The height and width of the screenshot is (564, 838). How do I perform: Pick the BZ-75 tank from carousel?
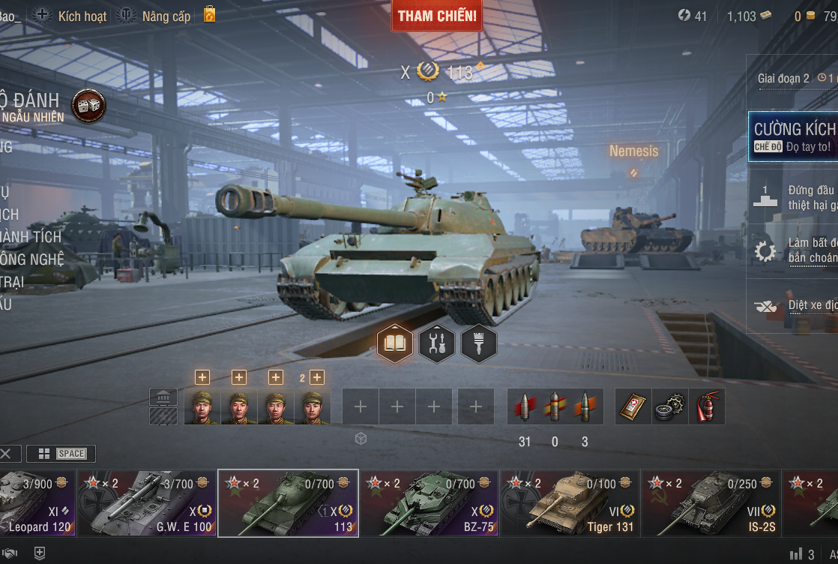[x=429, y=504]
